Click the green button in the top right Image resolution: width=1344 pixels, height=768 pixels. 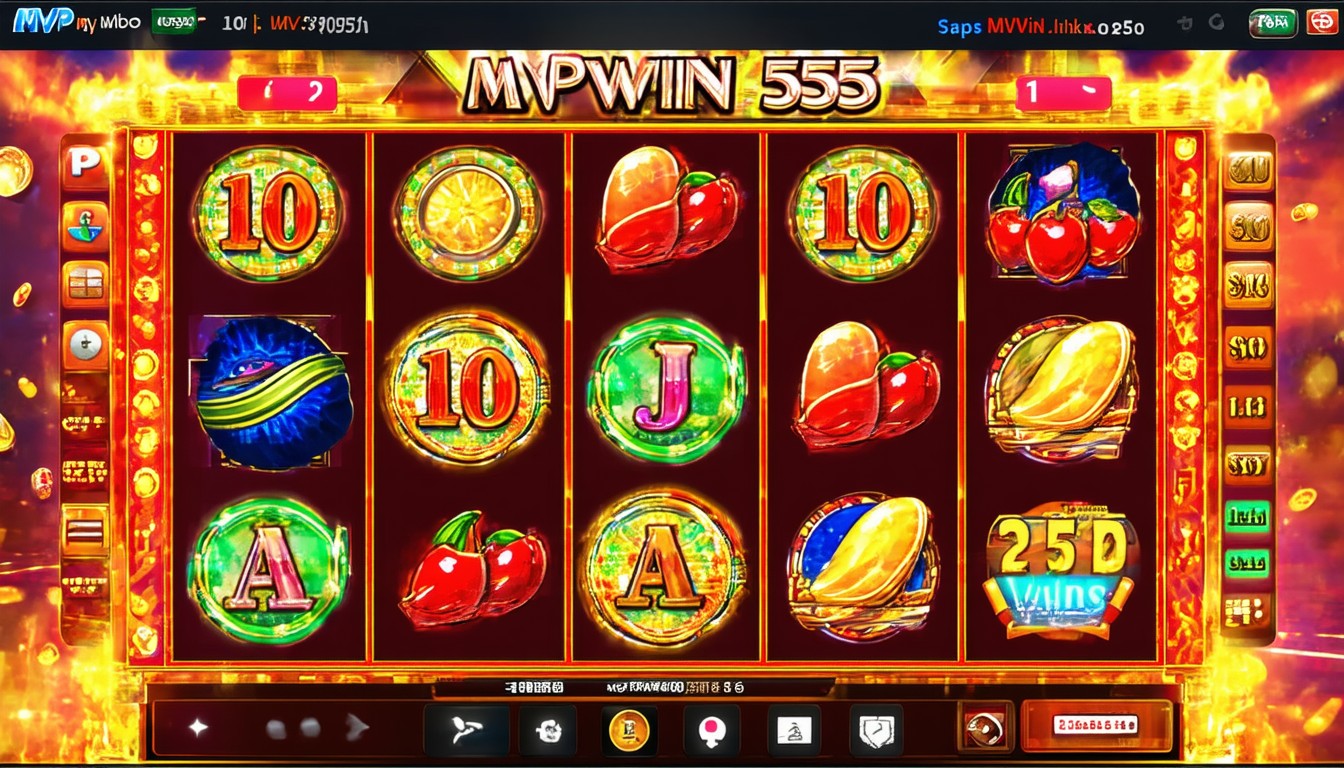pos(1273,23)
